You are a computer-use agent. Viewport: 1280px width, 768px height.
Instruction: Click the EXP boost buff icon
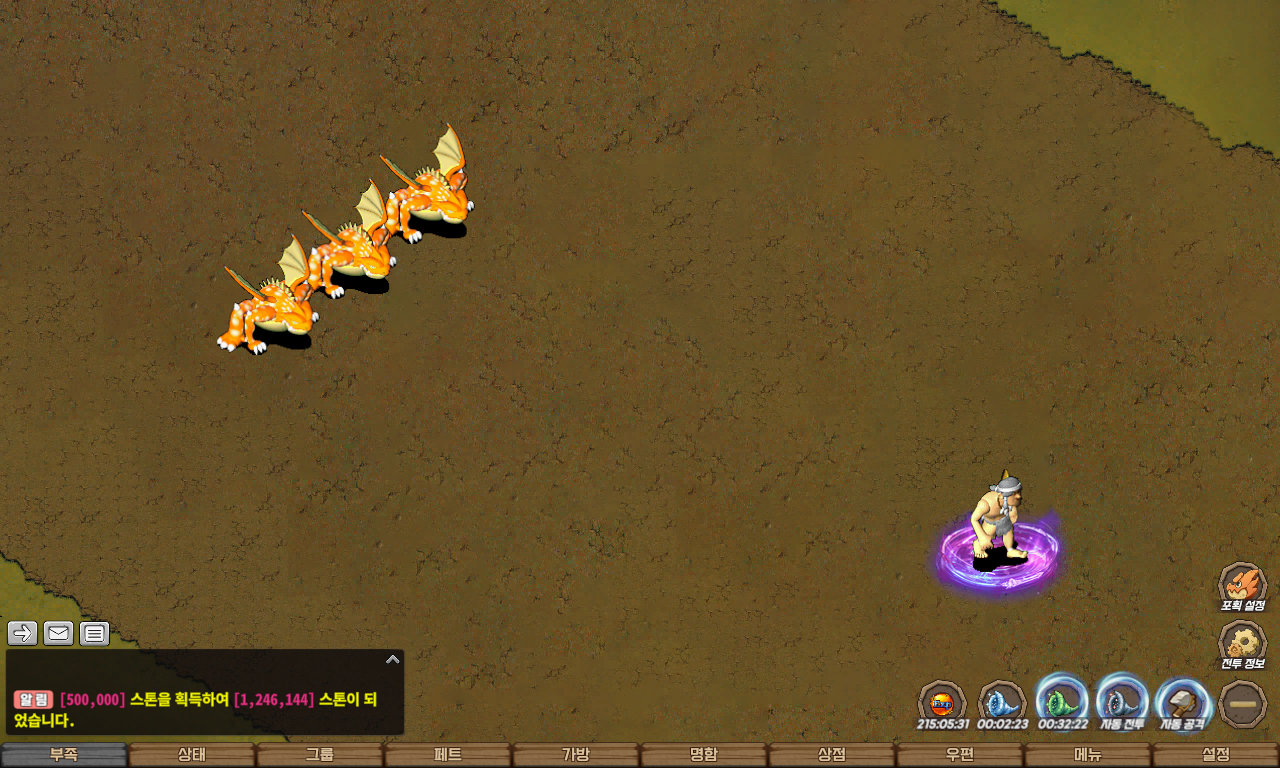coord(942,701)
